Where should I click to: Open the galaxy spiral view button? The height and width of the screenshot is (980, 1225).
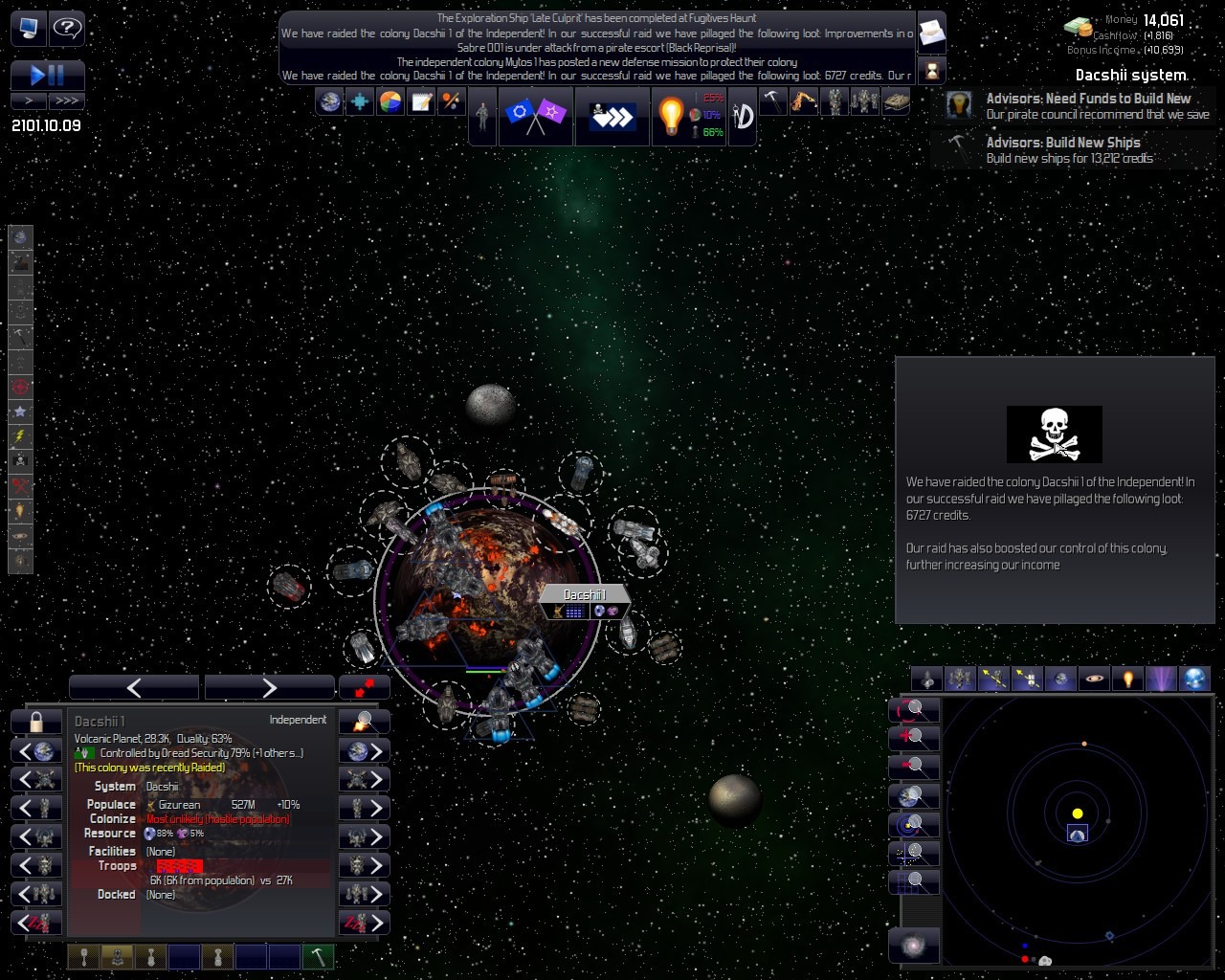click(914, 946)
